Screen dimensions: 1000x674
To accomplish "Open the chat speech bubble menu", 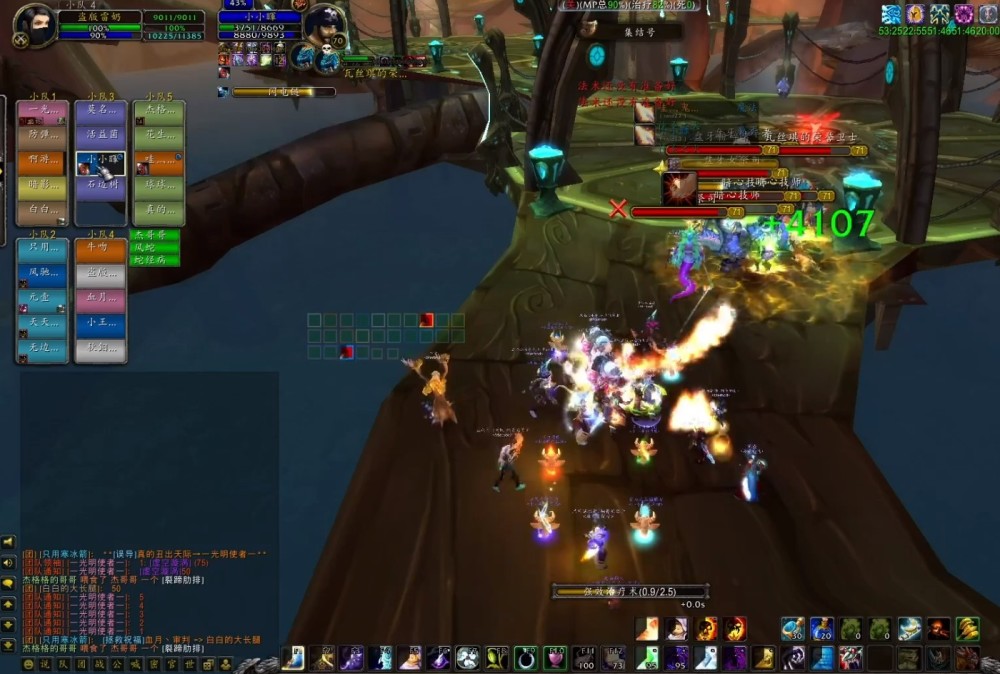I will 8,583.
